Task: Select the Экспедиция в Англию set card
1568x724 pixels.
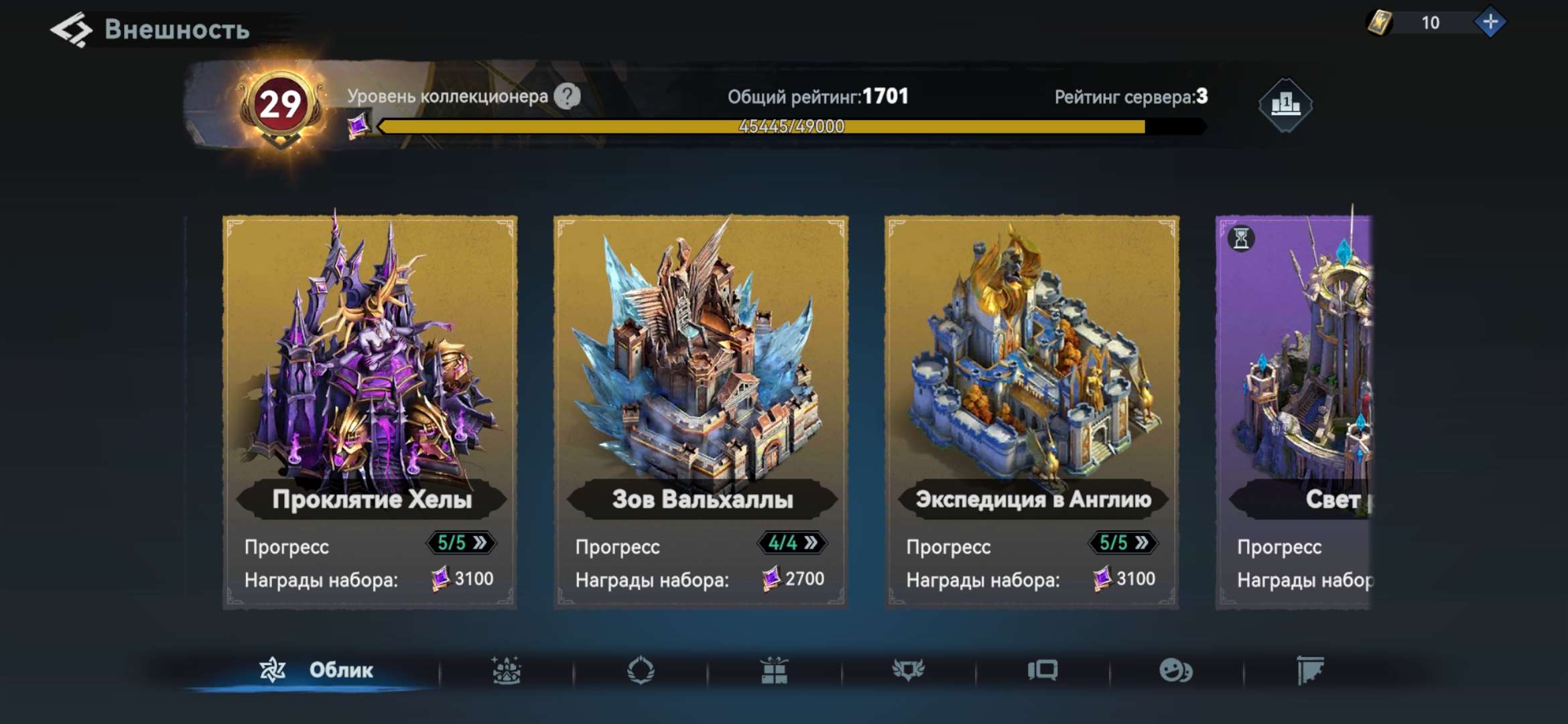Action: [1031, 375]
